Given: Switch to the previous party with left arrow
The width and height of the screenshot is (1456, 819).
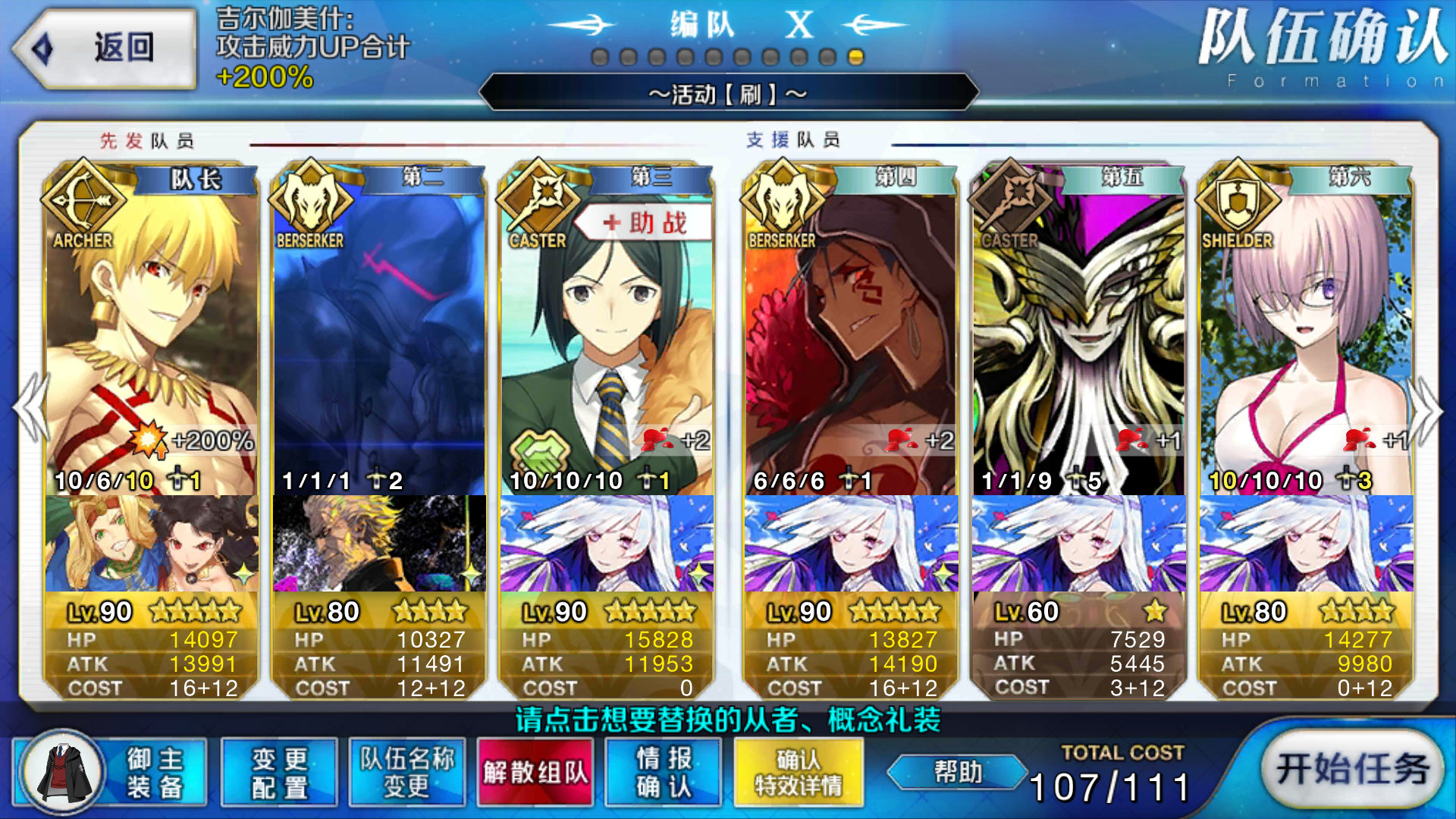Looking at the screenshot, I should click(30, 409).
